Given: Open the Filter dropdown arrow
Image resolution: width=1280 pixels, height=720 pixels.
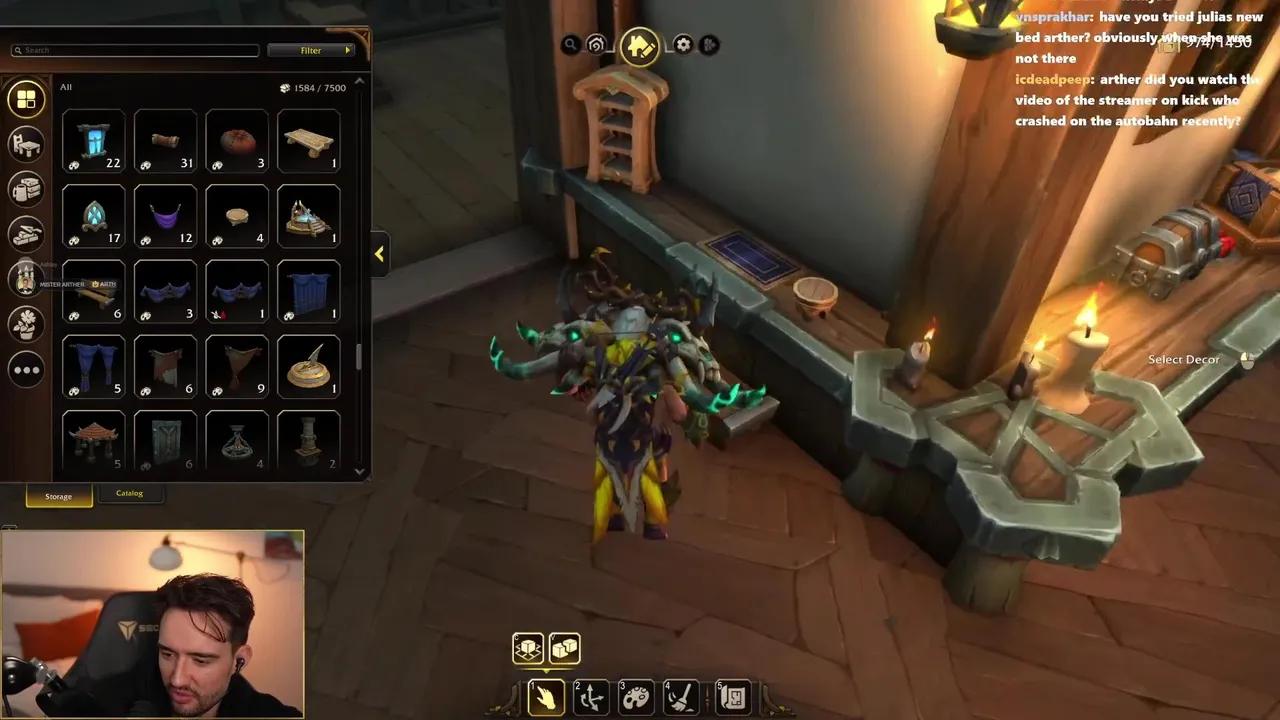Looking at the screenshot, I should tap(348, 49).
